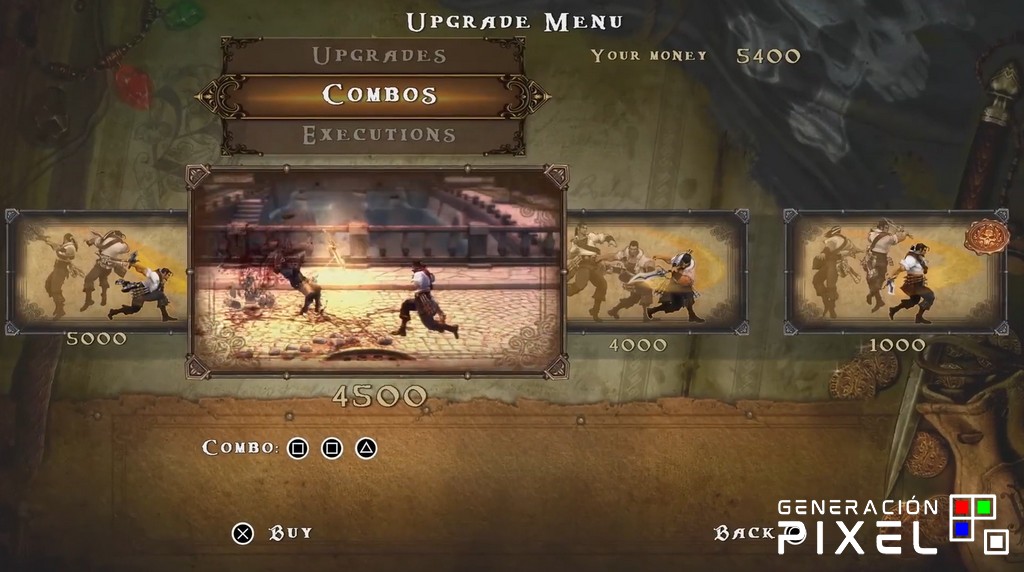Pick the combo card priced 4000
1024x572 pixels.
[656, 271]
